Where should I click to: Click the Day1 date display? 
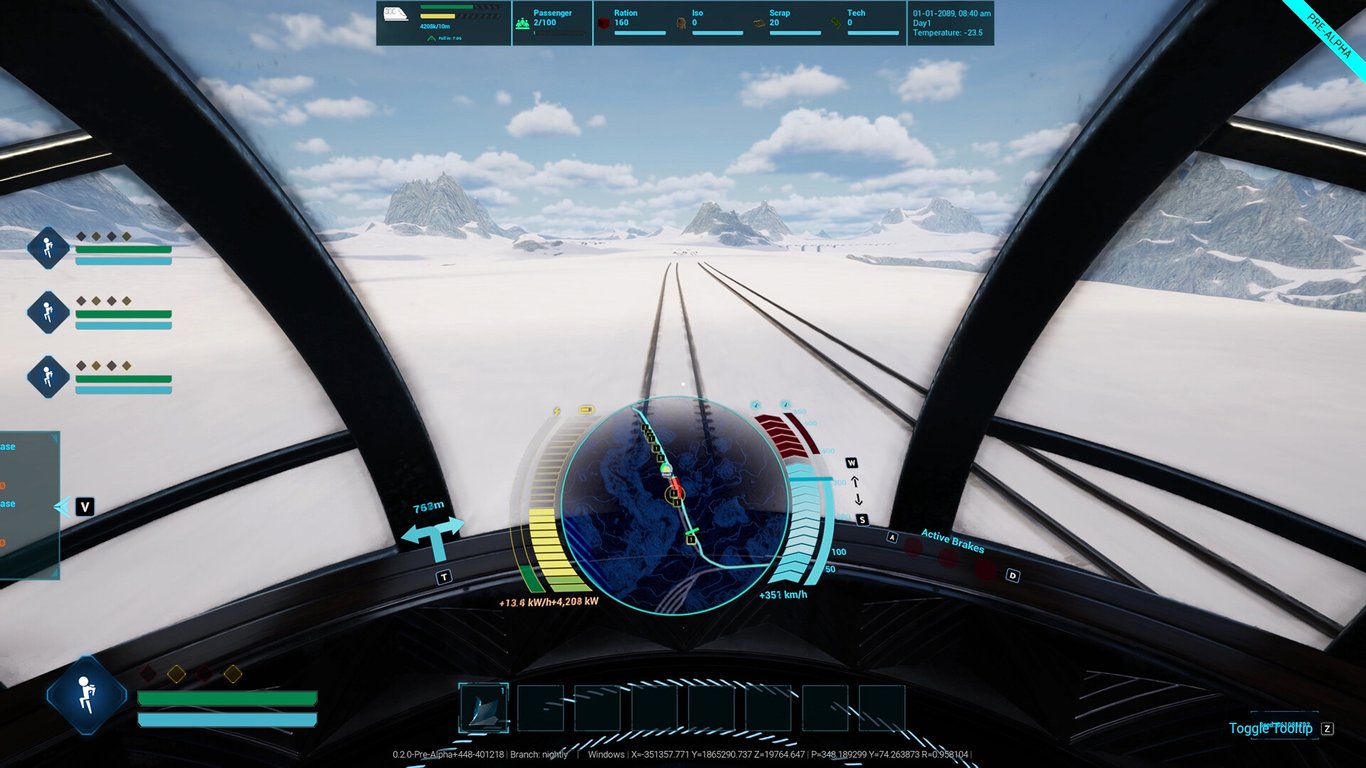922,22
